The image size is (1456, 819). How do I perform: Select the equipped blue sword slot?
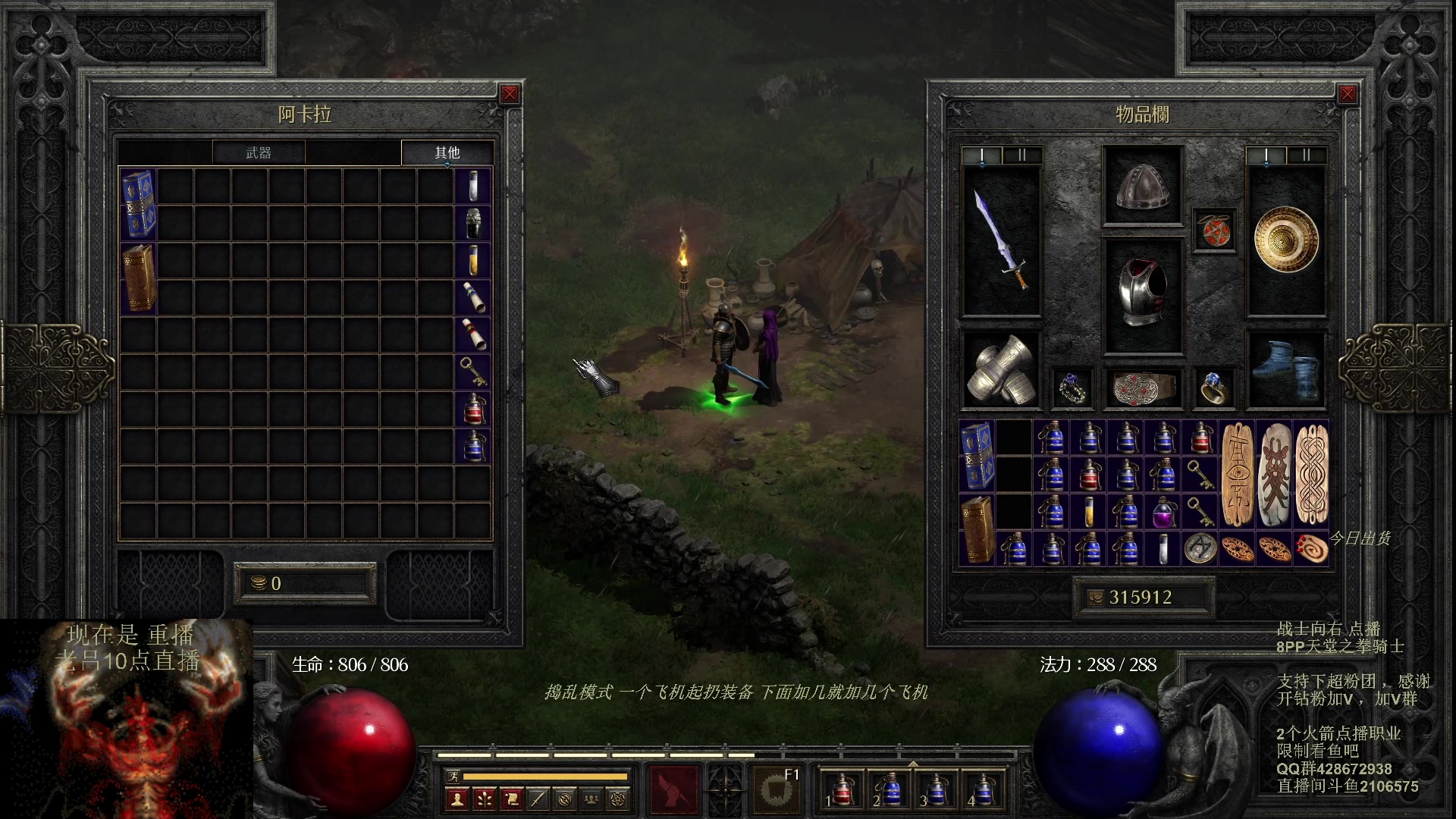(x=1002, y=240)
